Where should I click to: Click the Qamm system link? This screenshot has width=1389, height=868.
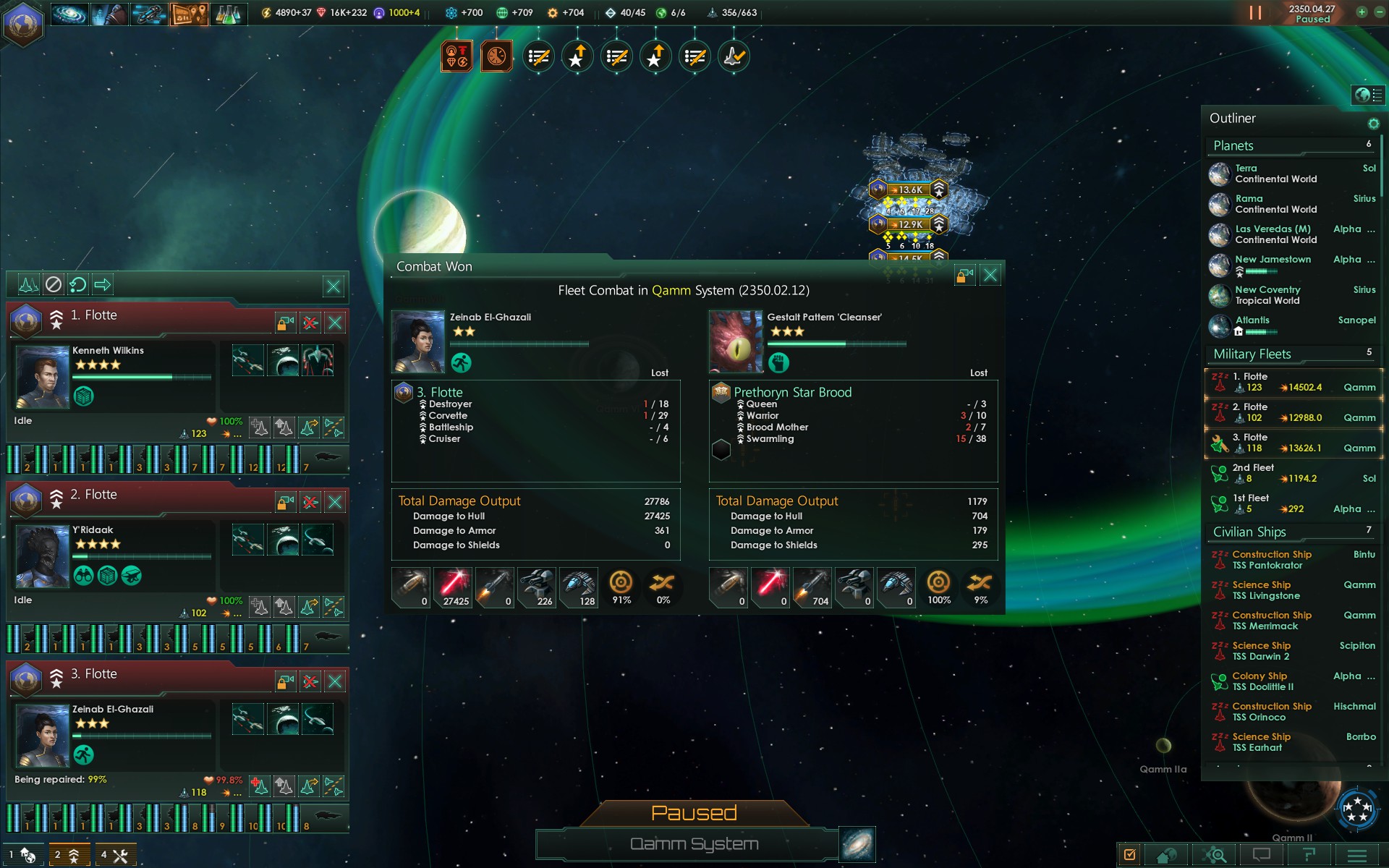click(671, 290)
